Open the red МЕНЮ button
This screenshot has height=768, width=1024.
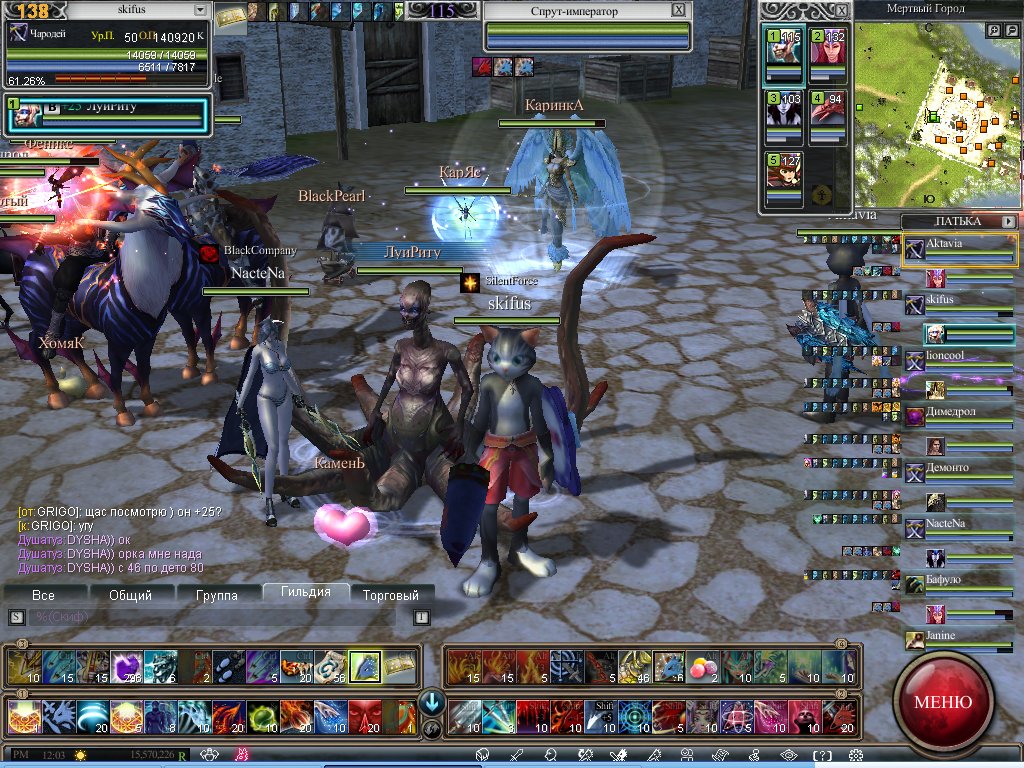click(942, 701)
